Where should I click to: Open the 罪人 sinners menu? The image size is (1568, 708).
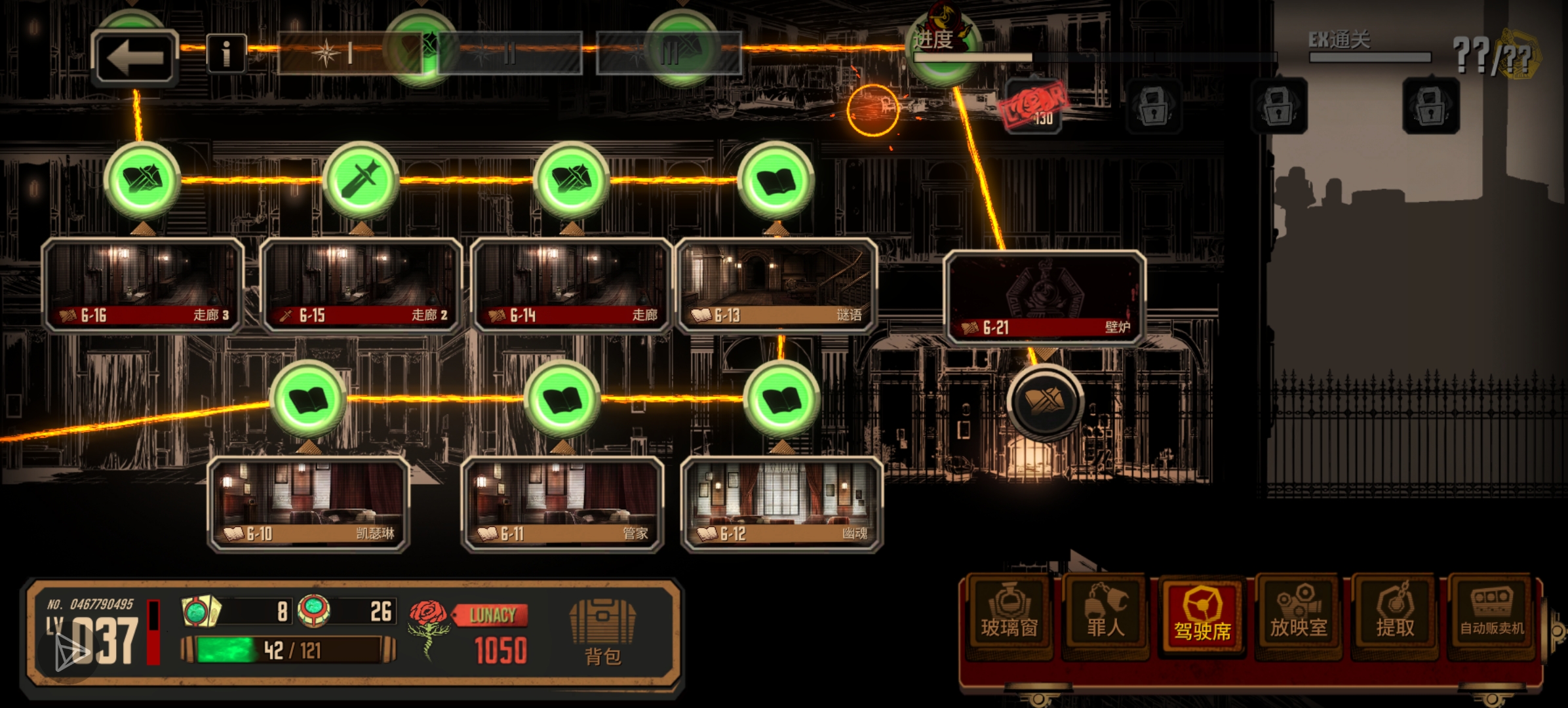[x=1105, y=614]
